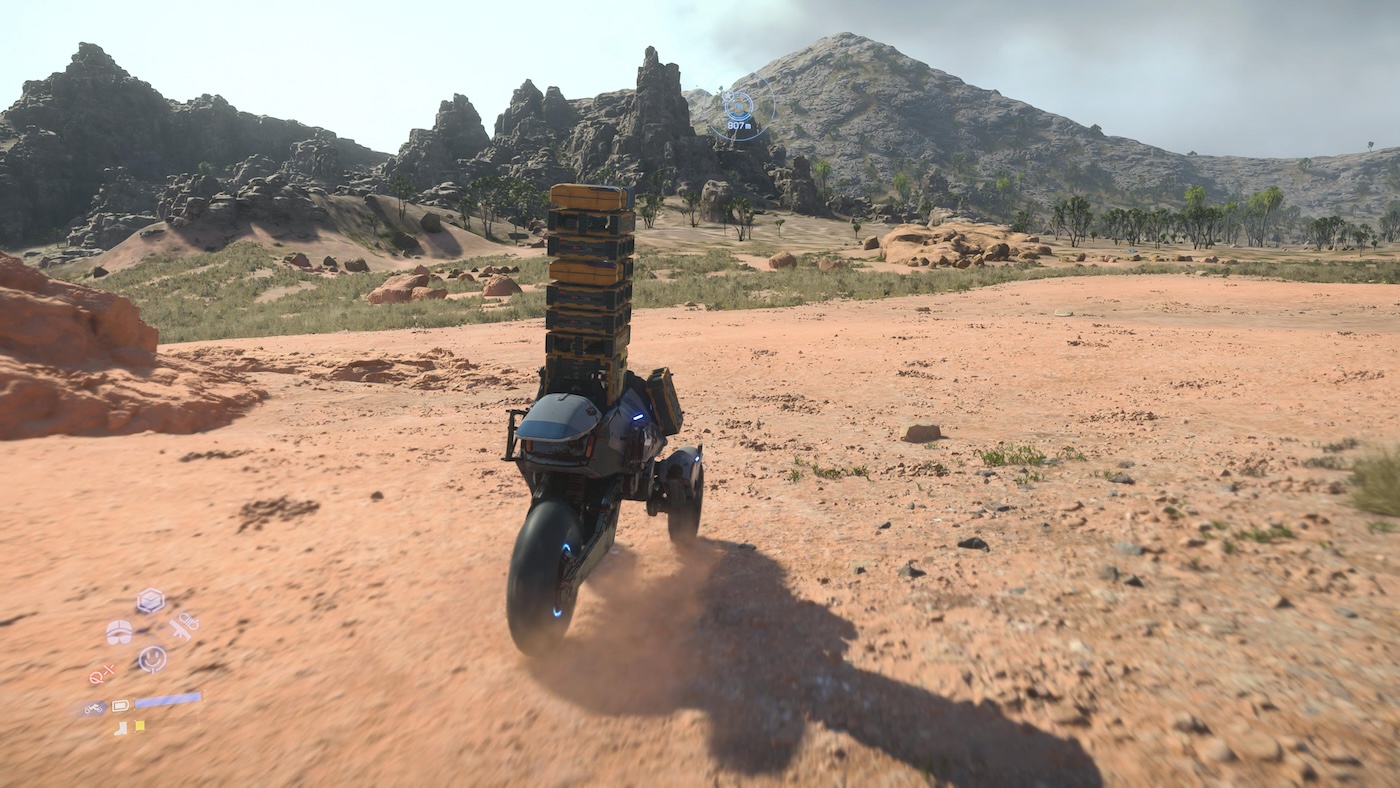This screenshot has height=788, width=1400.
Task: Choose the cap and sunglasses equipment icon
Action: [x=119, y=632]
